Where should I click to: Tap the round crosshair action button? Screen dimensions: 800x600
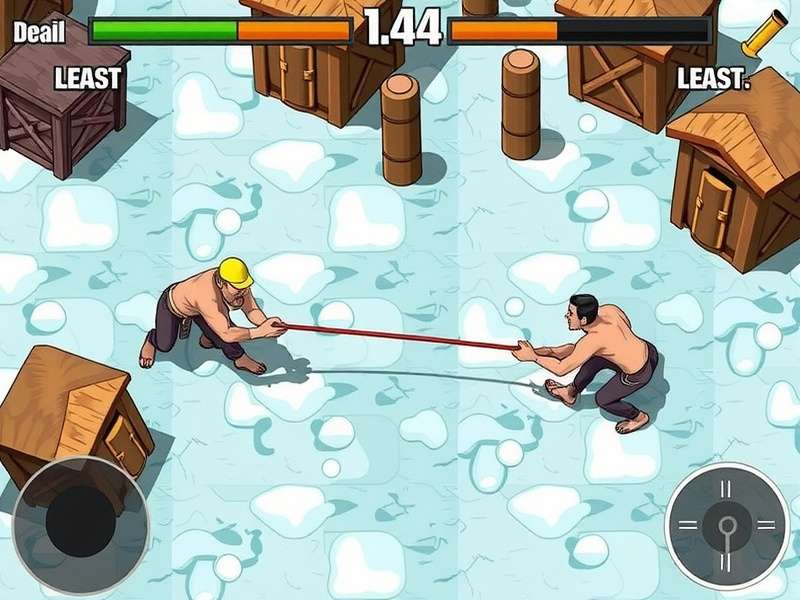727,524
